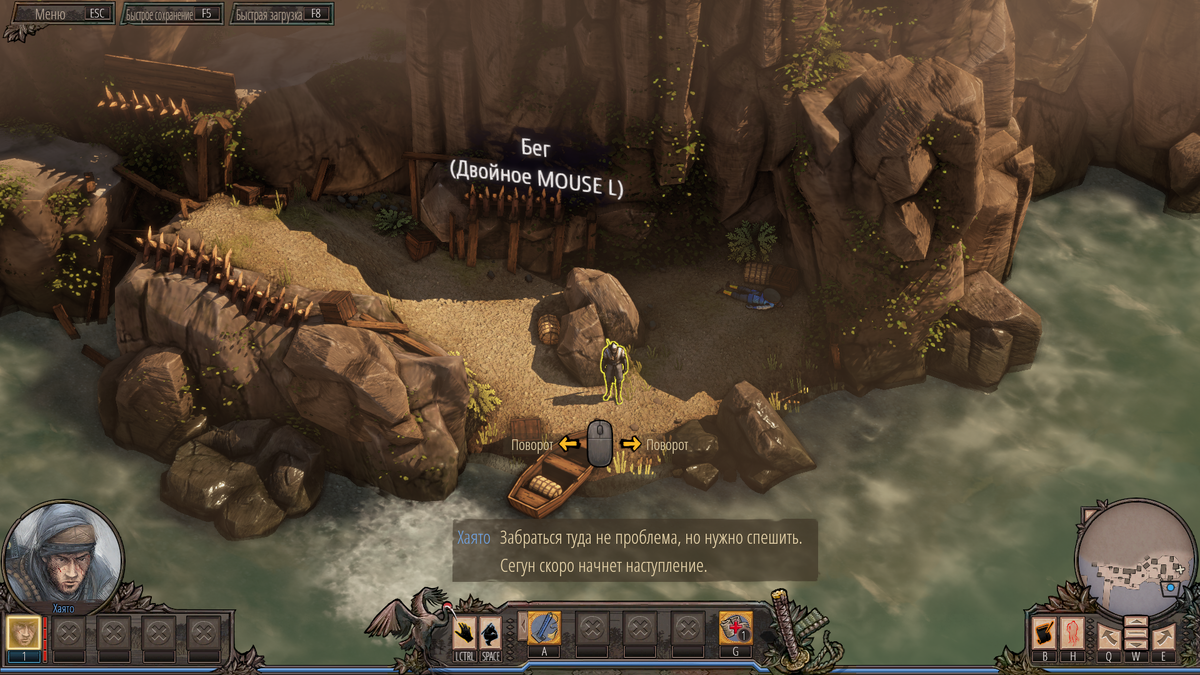Click Быстрая загрузка quick load button
1200x675 pixels.
tap(281, 14)
